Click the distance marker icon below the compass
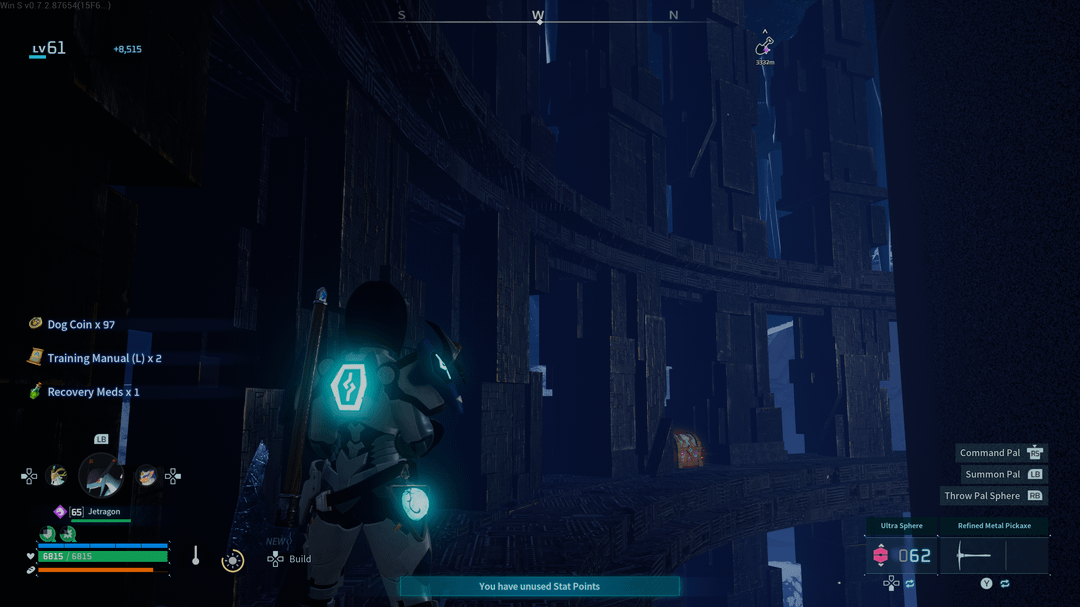This screenshot has height=607, width=1080. coord(764,47)
